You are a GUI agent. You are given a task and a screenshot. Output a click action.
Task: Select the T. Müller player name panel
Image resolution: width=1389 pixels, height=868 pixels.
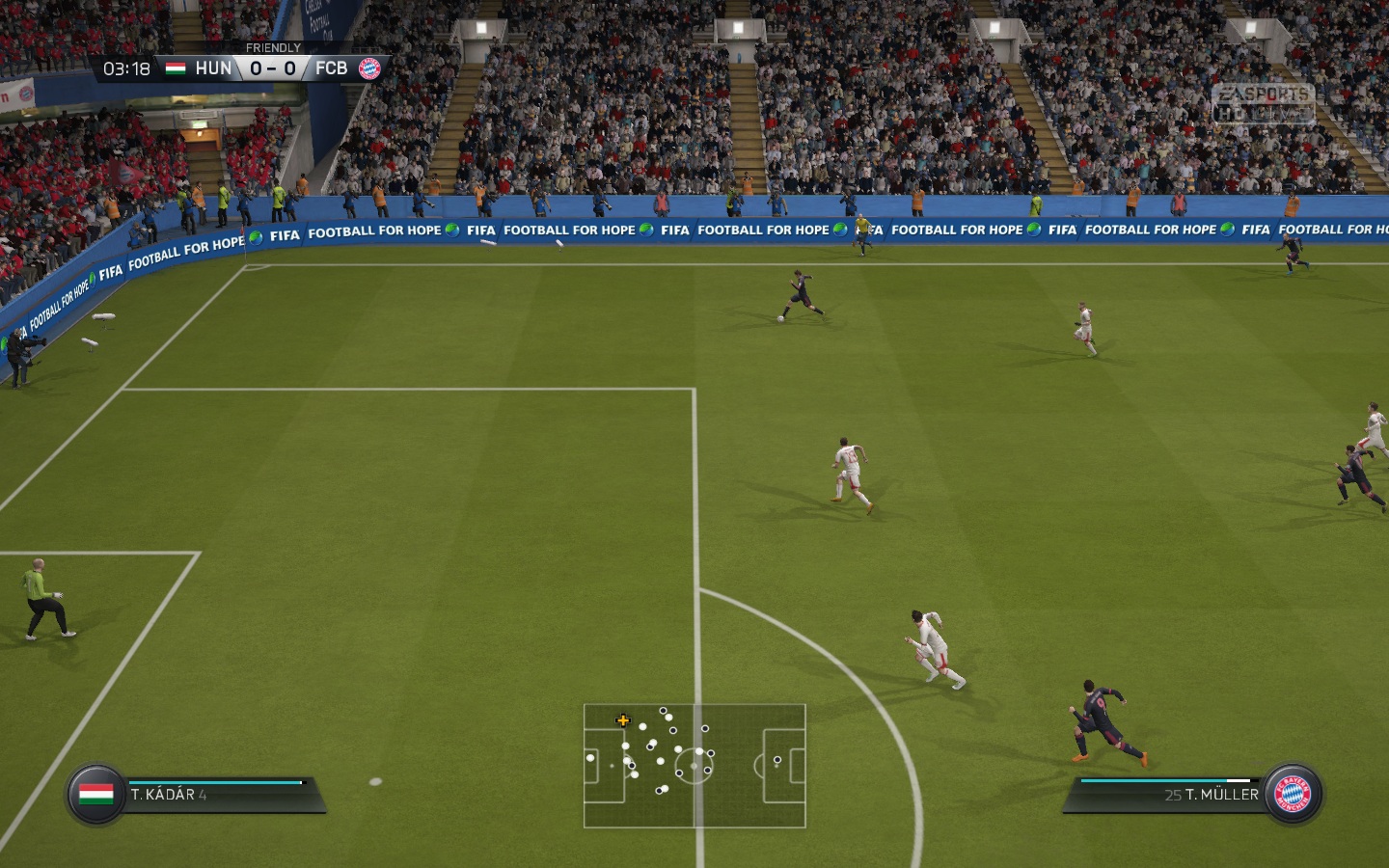(1167, 795)
